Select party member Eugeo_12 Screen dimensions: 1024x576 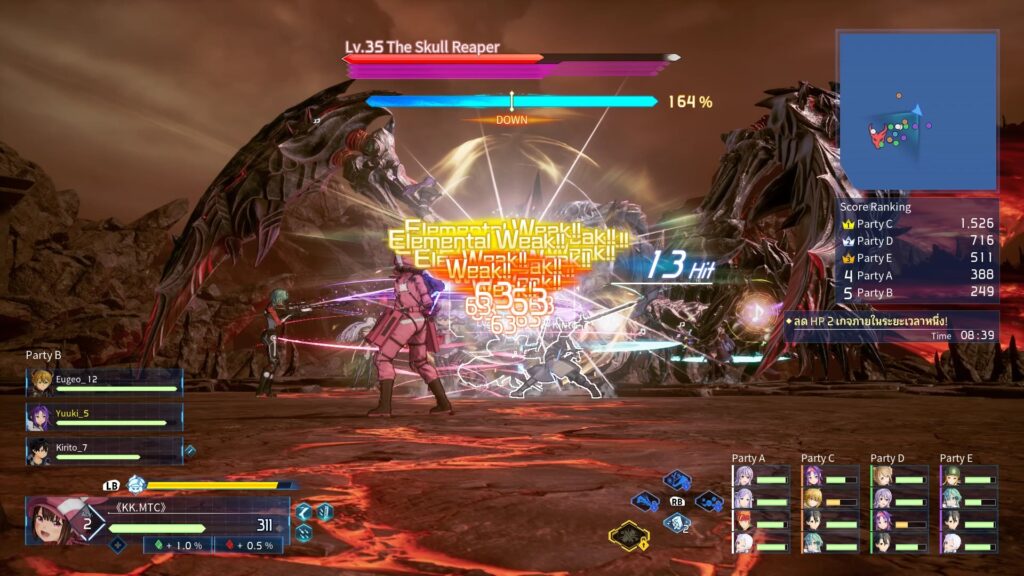pyautogui.click(x=104, y=383)
